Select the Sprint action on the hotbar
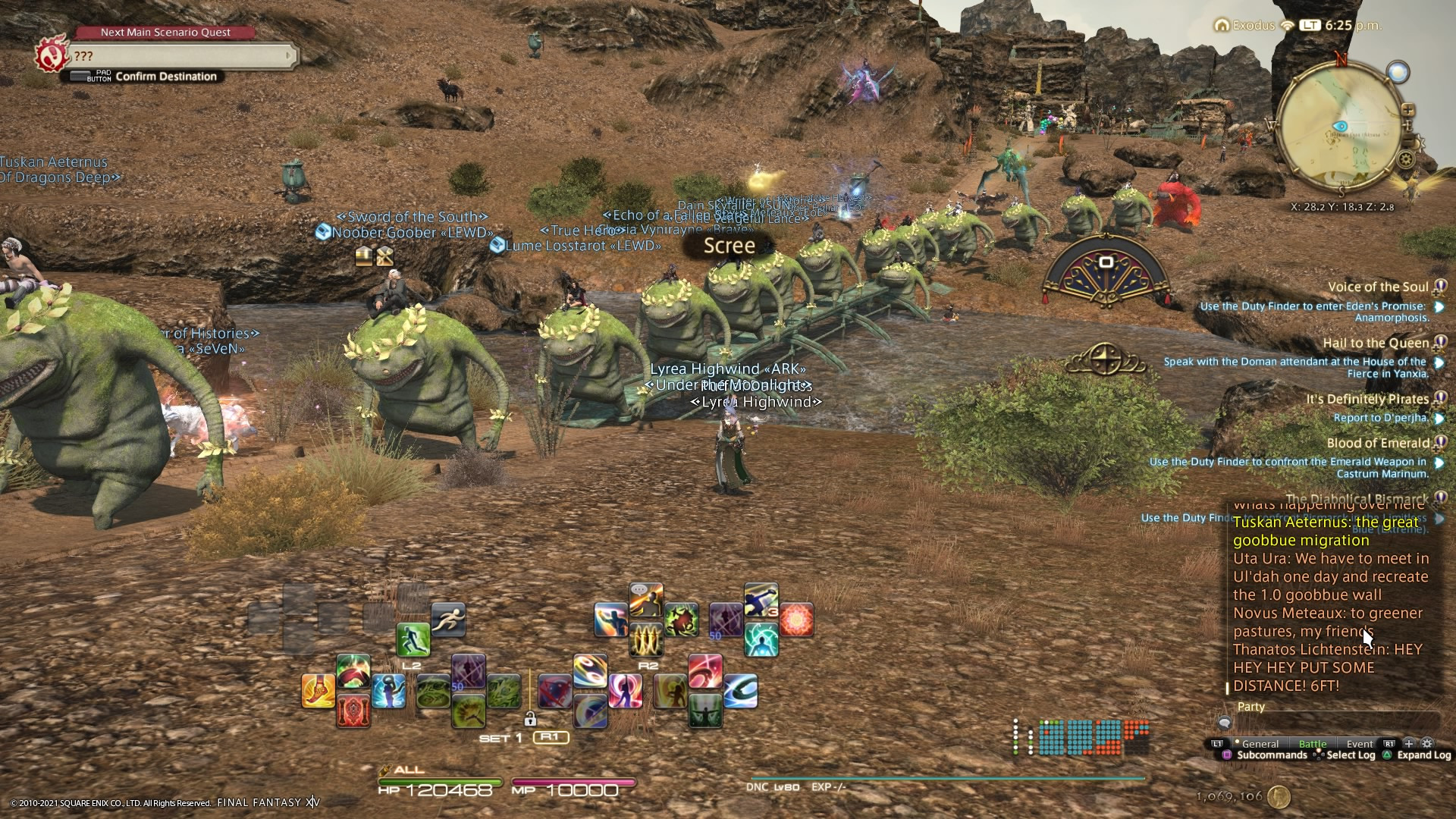Screen dimensions: 1456x819 449,618
